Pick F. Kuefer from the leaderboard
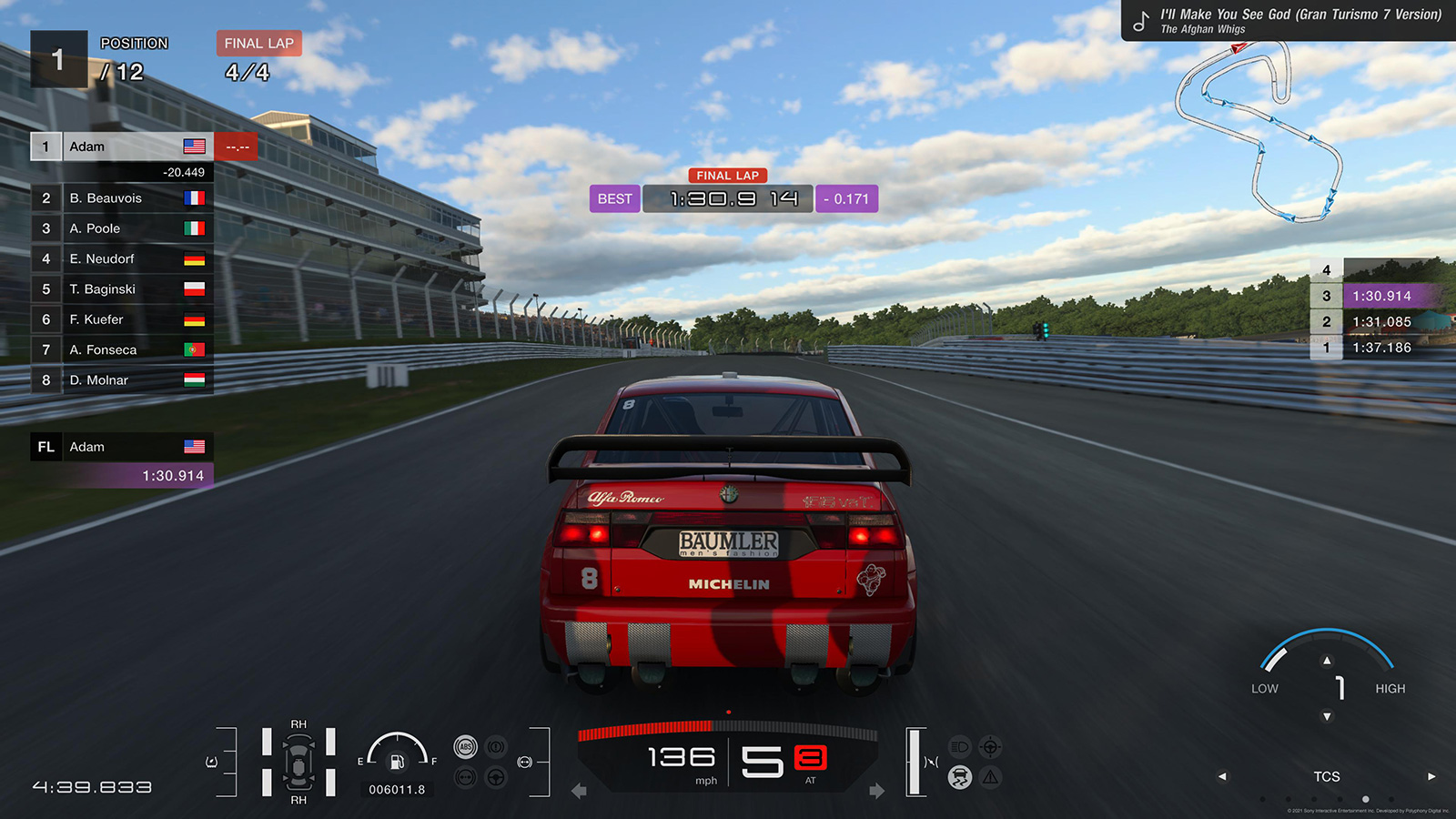Screen dimensions: 1456x819 coord(122,319)
